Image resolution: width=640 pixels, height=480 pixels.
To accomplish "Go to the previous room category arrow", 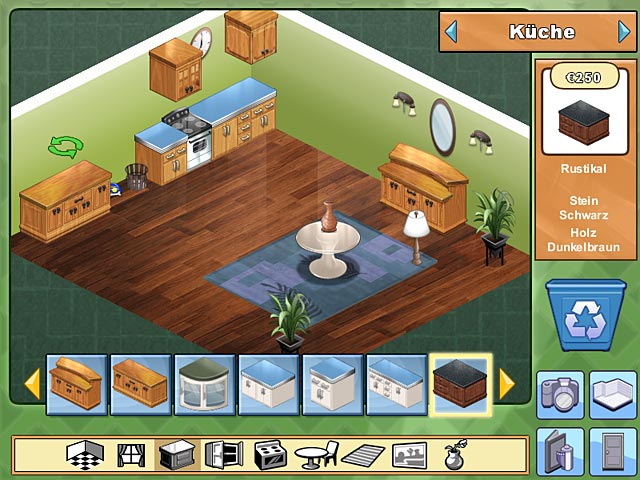I will (451, 32).
